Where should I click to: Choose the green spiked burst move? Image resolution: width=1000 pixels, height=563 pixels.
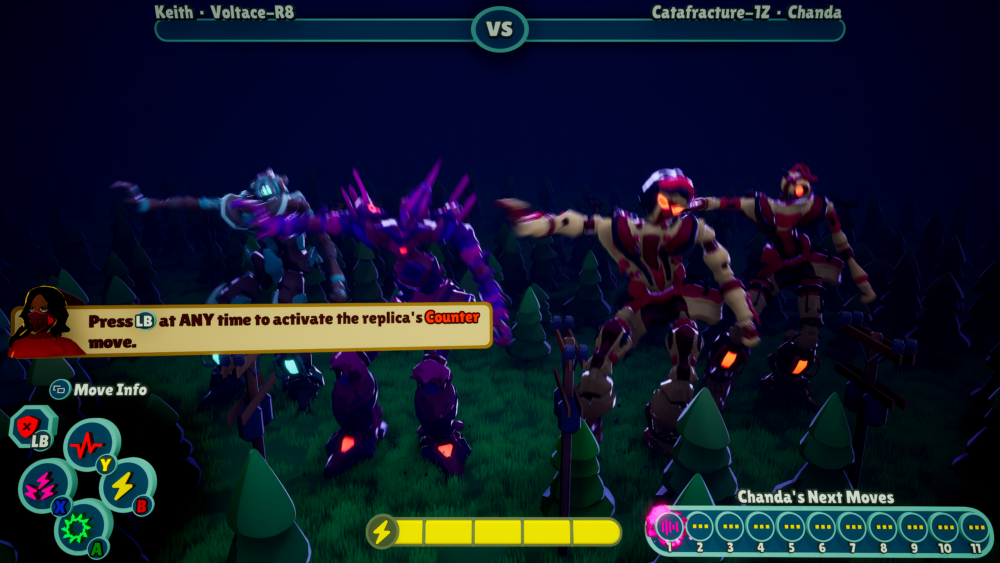[x=78, y=526]
